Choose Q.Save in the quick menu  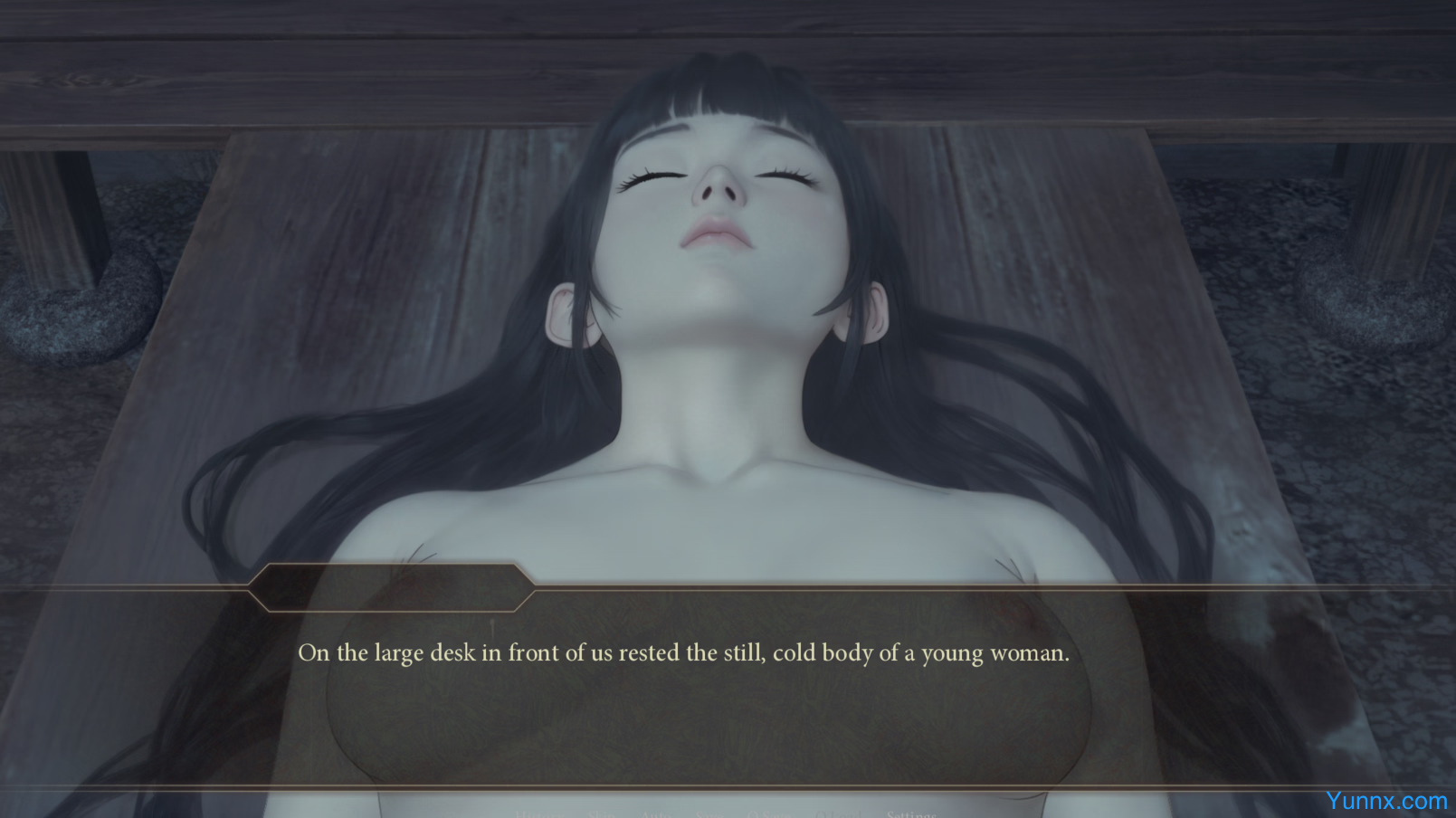[769, 814]
